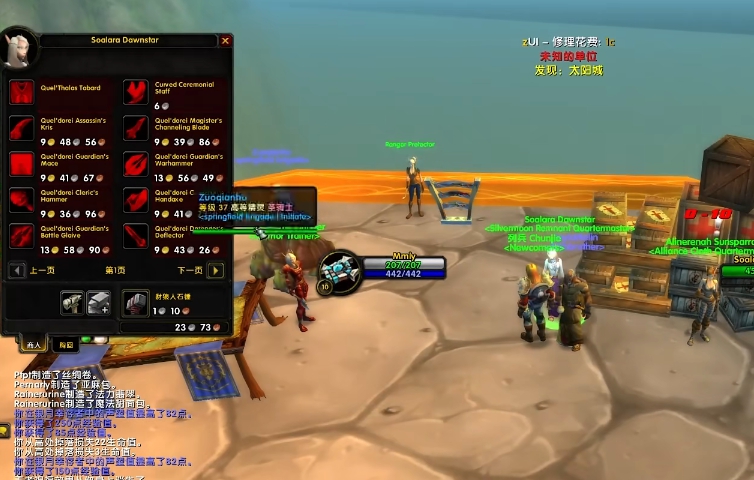The width and height of the screenshot is (754, 480).
Task: Click the Soalara Dawnstar vendor portrait
Action: [19, 50]
